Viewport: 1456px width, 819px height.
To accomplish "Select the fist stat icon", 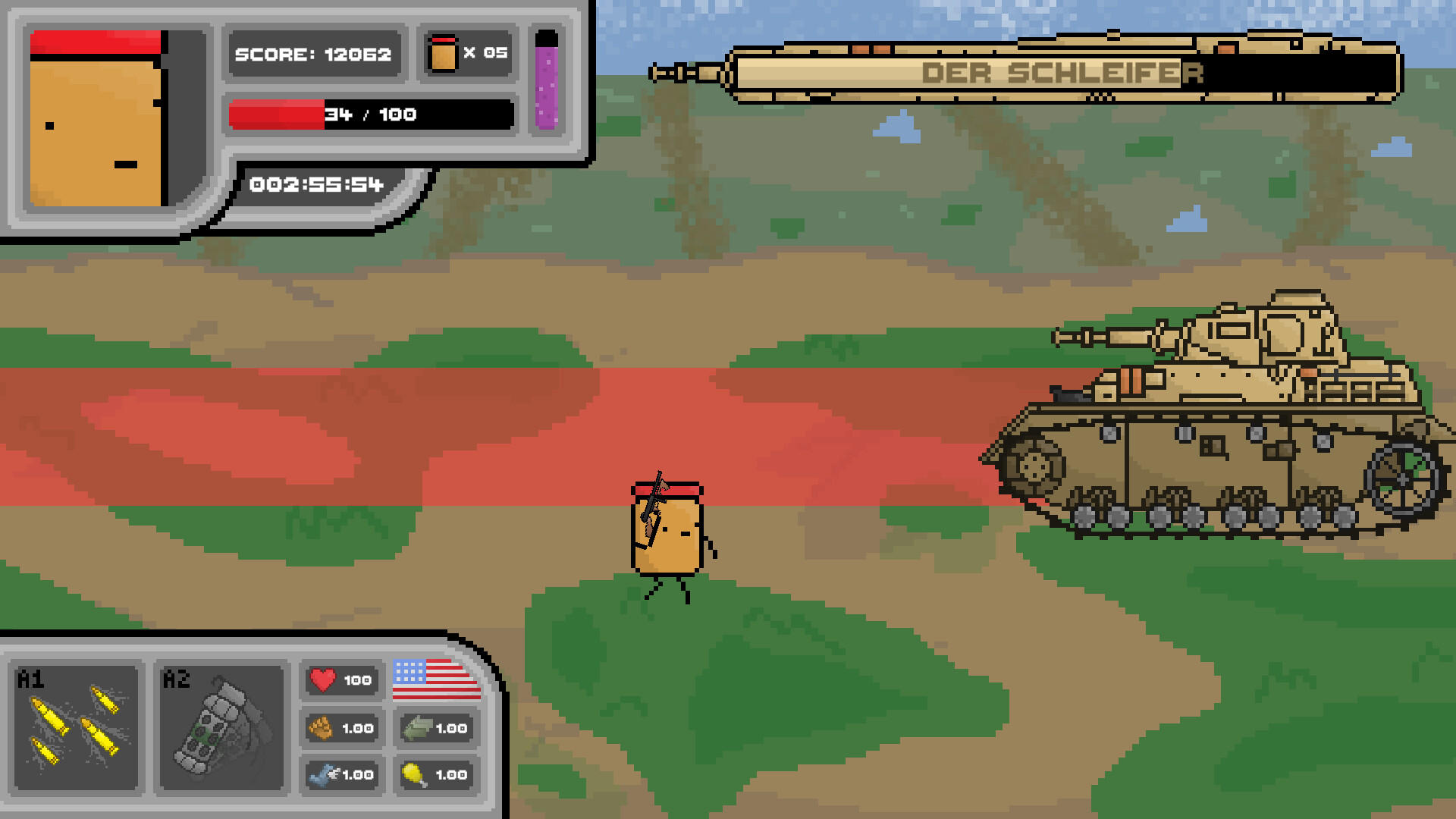I will [x=326, y=728].
